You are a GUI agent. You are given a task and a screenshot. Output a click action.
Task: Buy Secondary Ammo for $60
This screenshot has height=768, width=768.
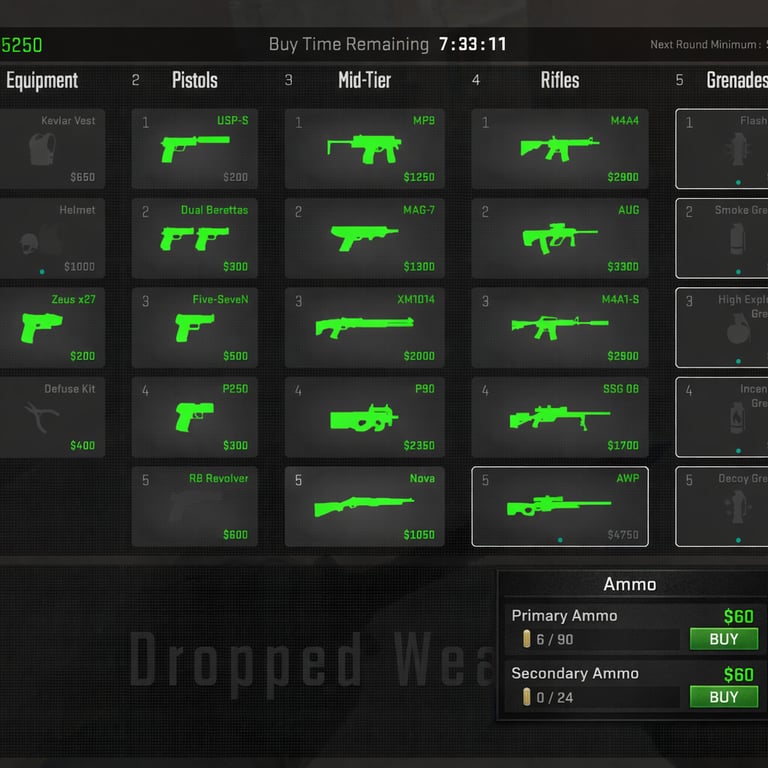click(x=723, y=697)
